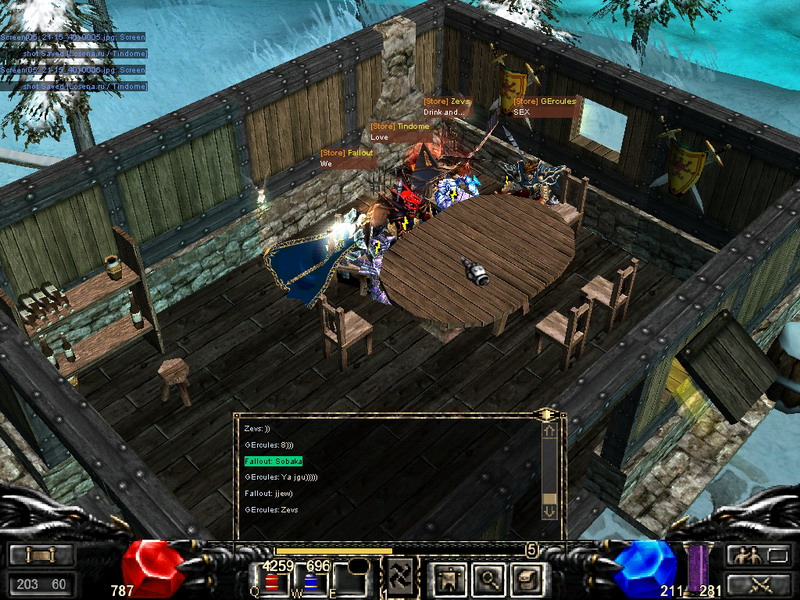800x600 pixels.
Task: Select the active skill icon on the hotbar
Action: tap(400, 576)
